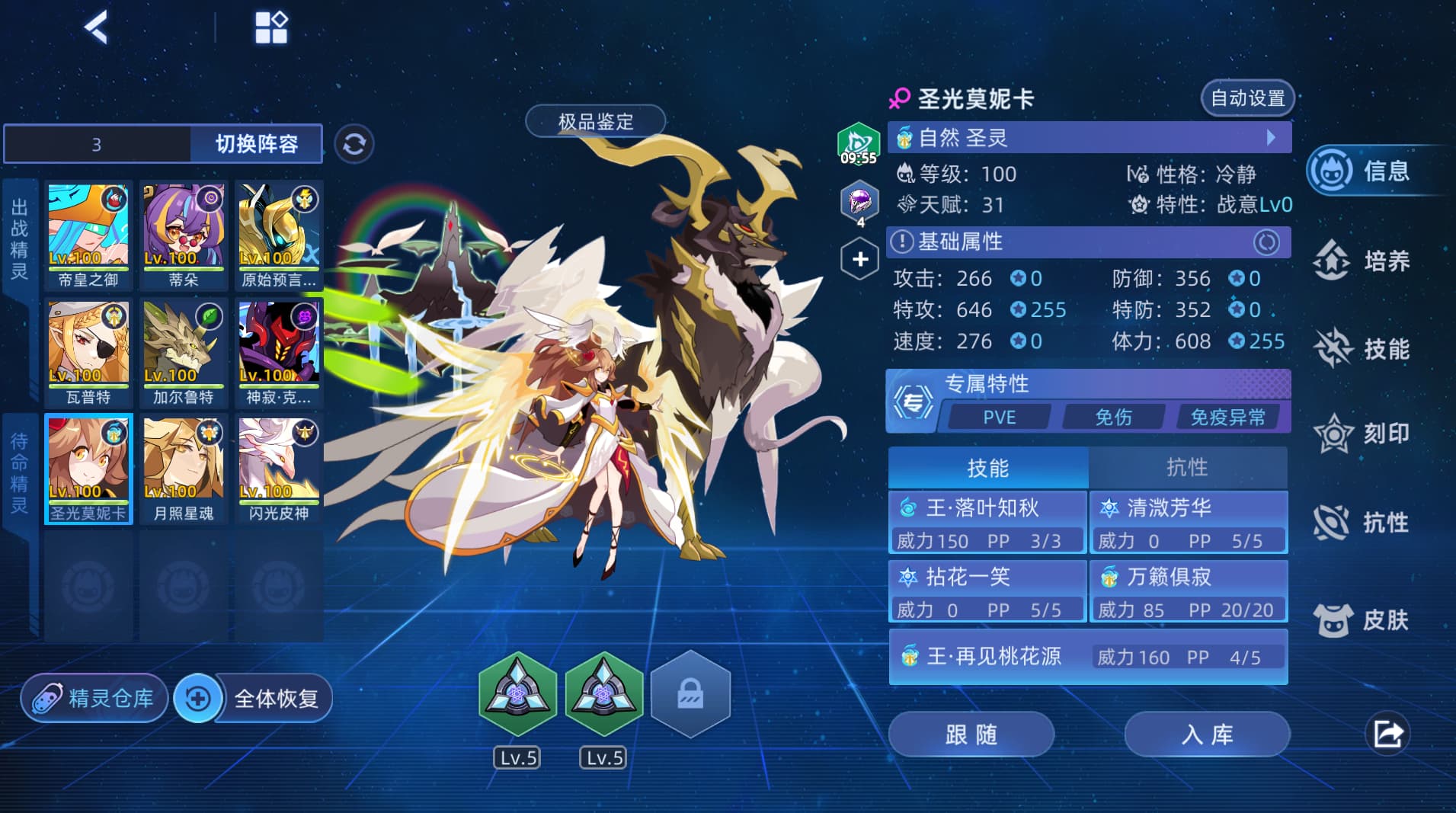Screen dimensions: 1456x813
Task: Click 入库 to store sprite
Action: click(x=1207, y=735)
